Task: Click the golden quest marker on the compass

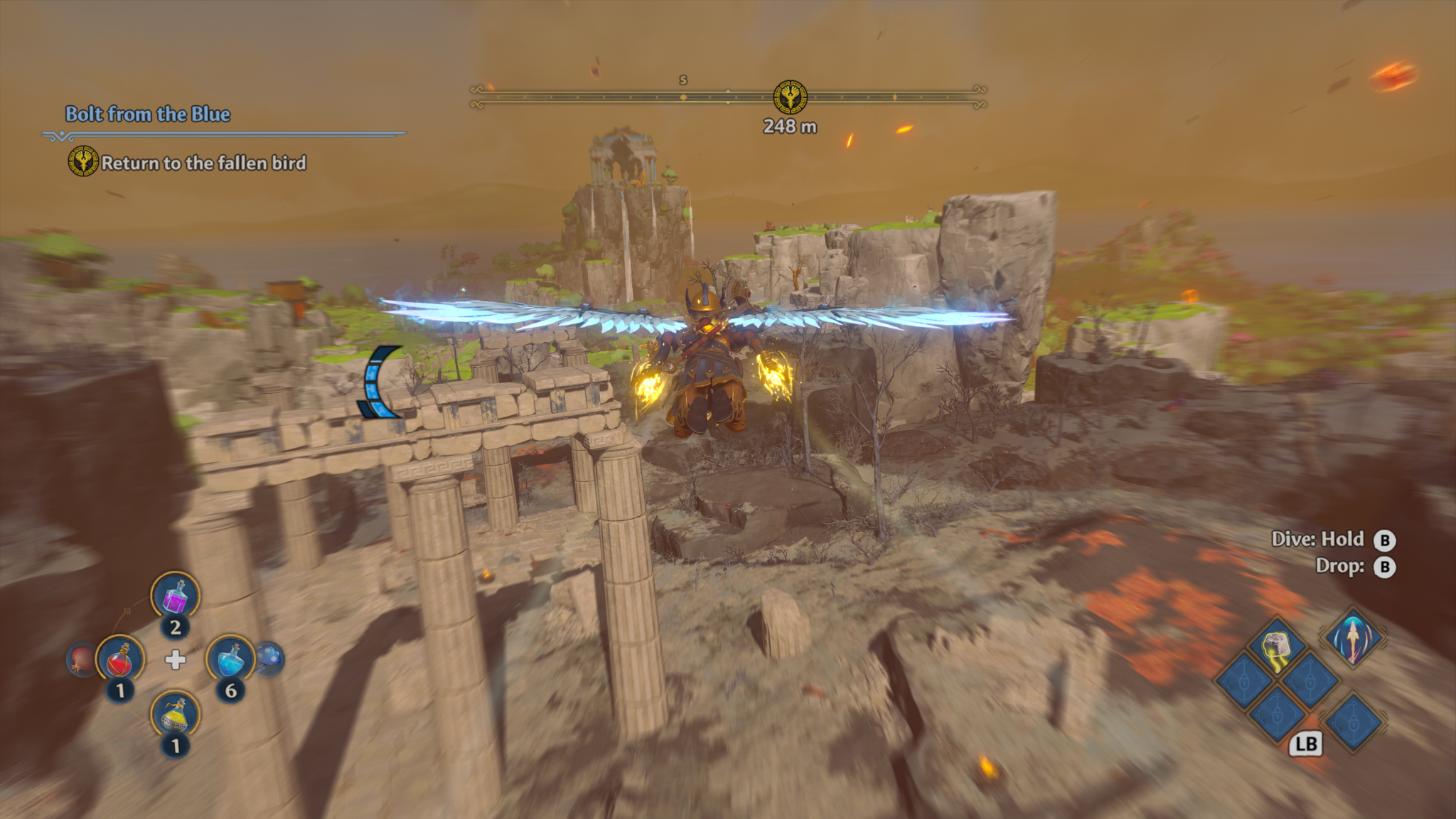Action: tap(789, 97)
